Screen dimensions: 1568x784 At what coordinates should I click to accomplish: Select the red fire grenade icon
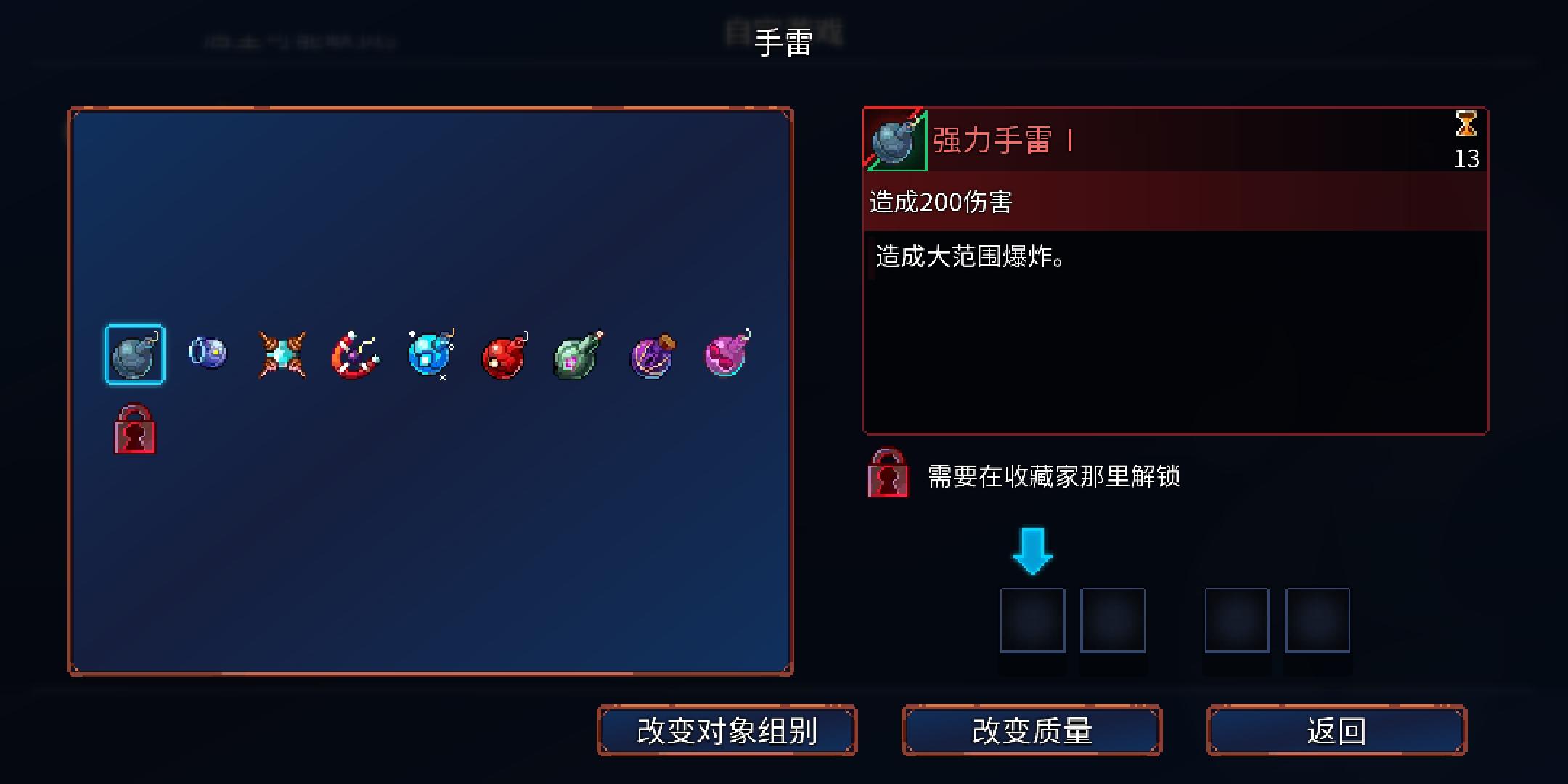pos(504,355)
